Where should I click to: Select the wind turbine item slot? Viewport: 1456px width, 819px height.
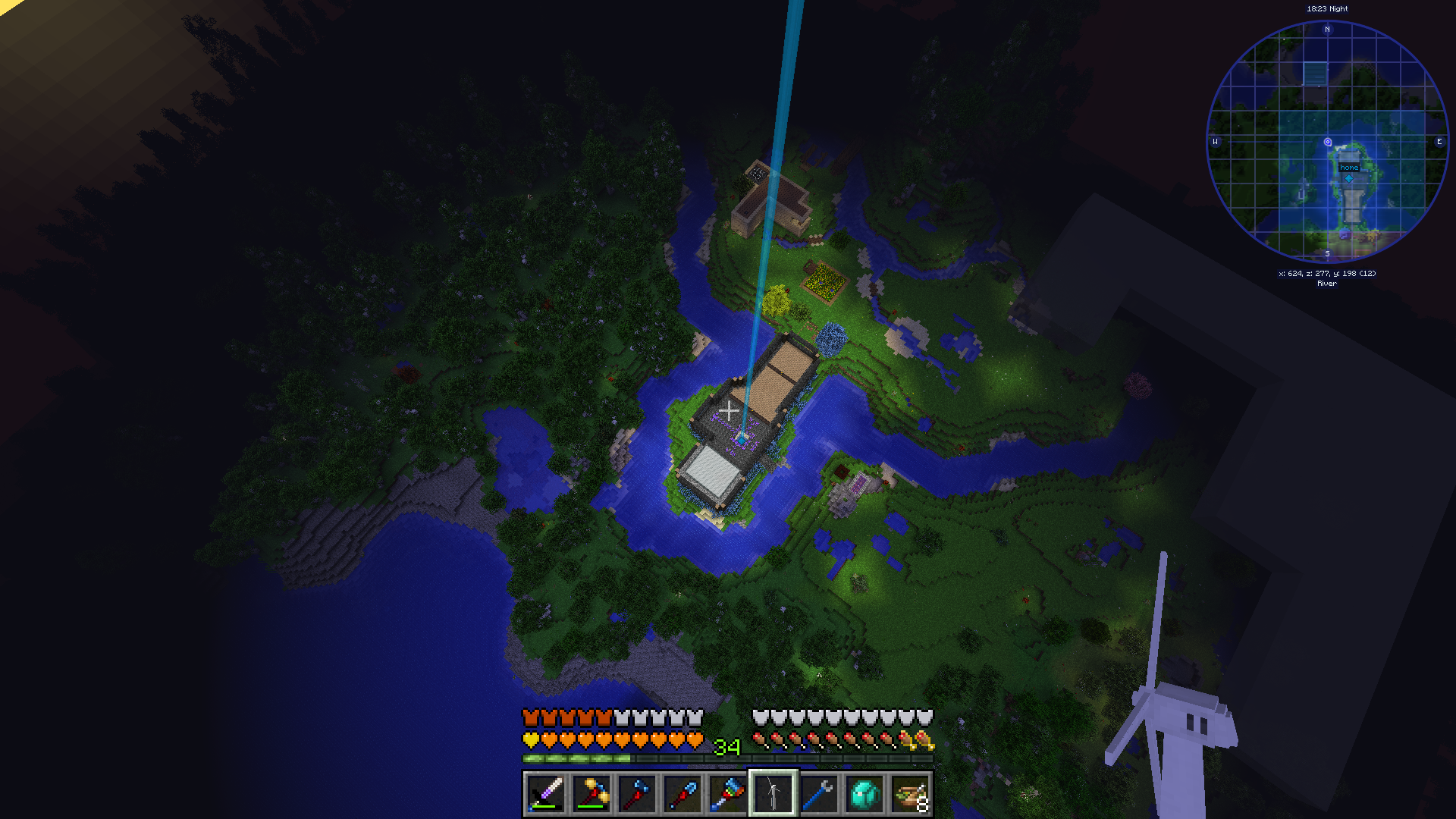(773, 794)
